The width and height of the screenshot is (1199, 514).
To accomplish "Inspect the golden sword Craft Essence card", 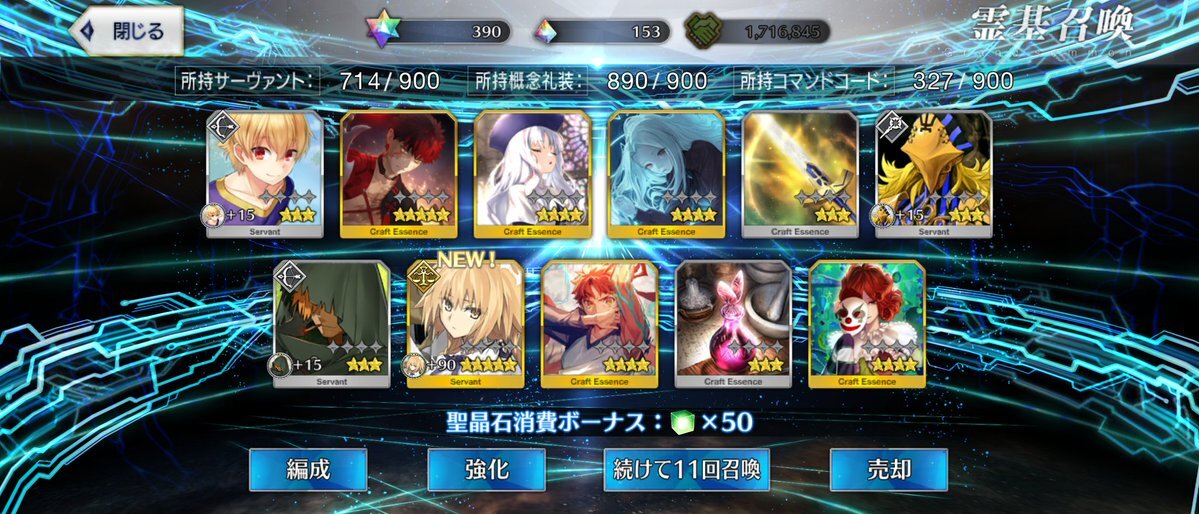I will (x=799, y=174).
